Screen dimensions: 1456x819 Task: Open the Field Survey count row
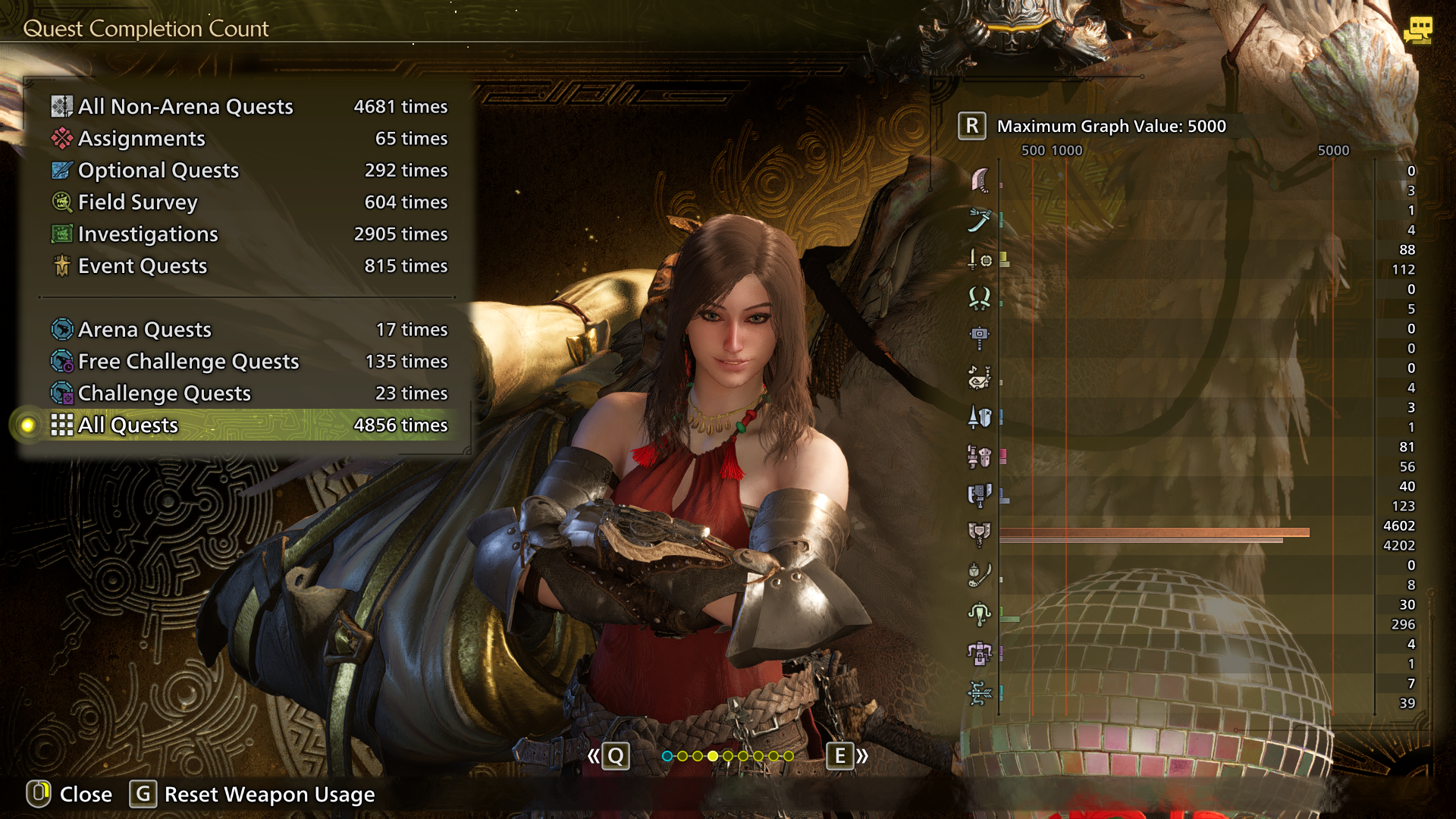pyautogui.click(x=249, y=202)
